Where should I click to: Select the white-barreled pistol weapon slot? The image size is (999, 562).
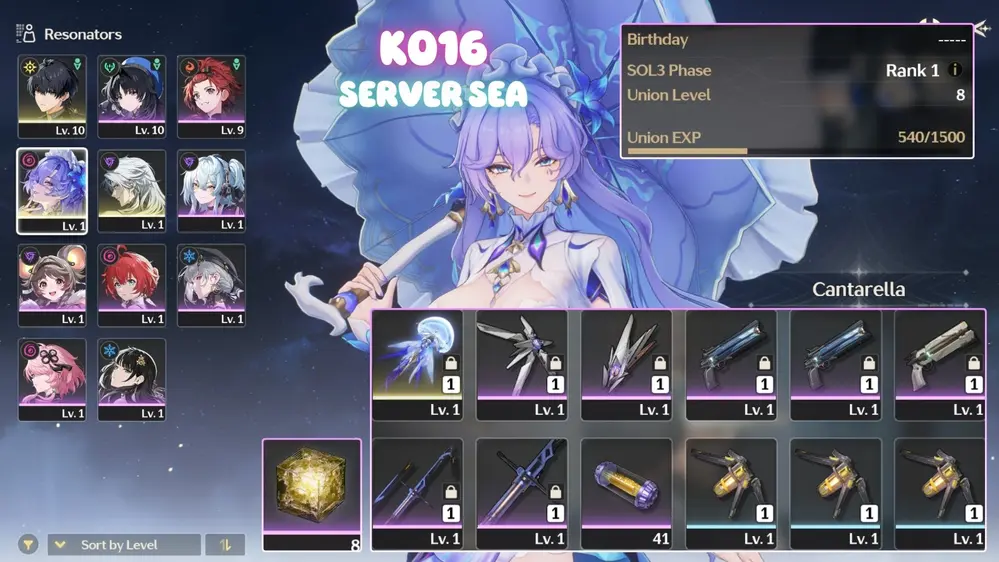tap(939, 364)
